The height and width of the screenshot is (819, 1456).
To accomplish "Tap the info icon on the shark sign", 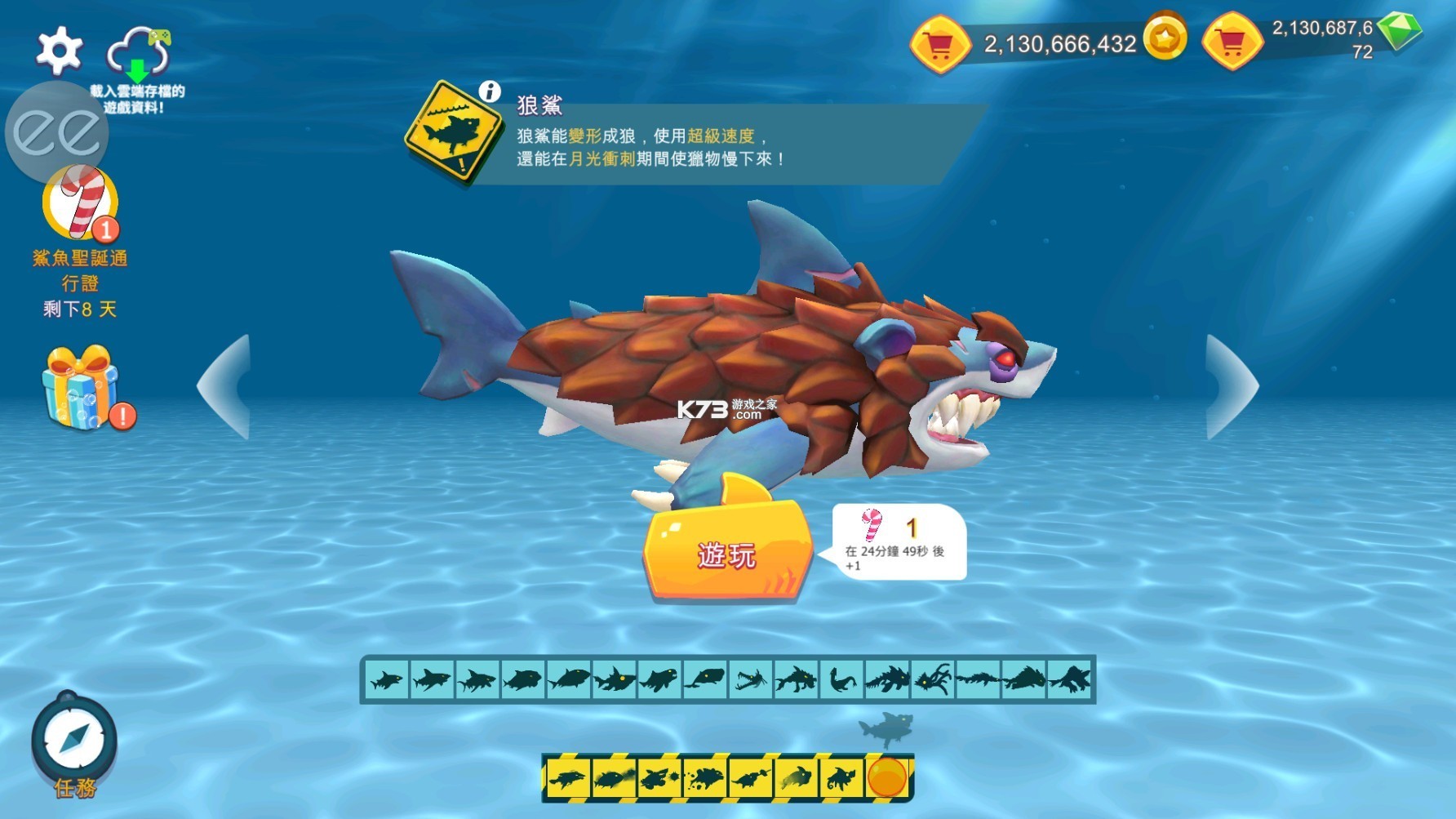I will click(489, 92).
